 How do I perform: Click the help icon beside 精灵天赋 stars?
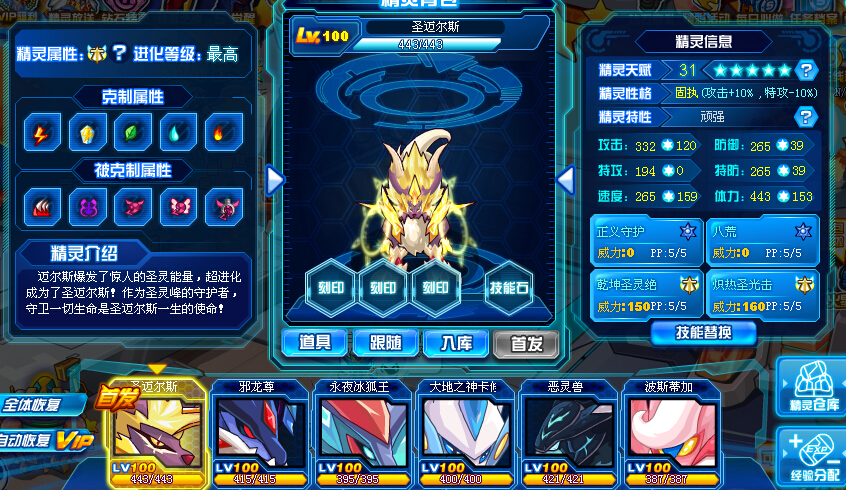coord(807,70)
